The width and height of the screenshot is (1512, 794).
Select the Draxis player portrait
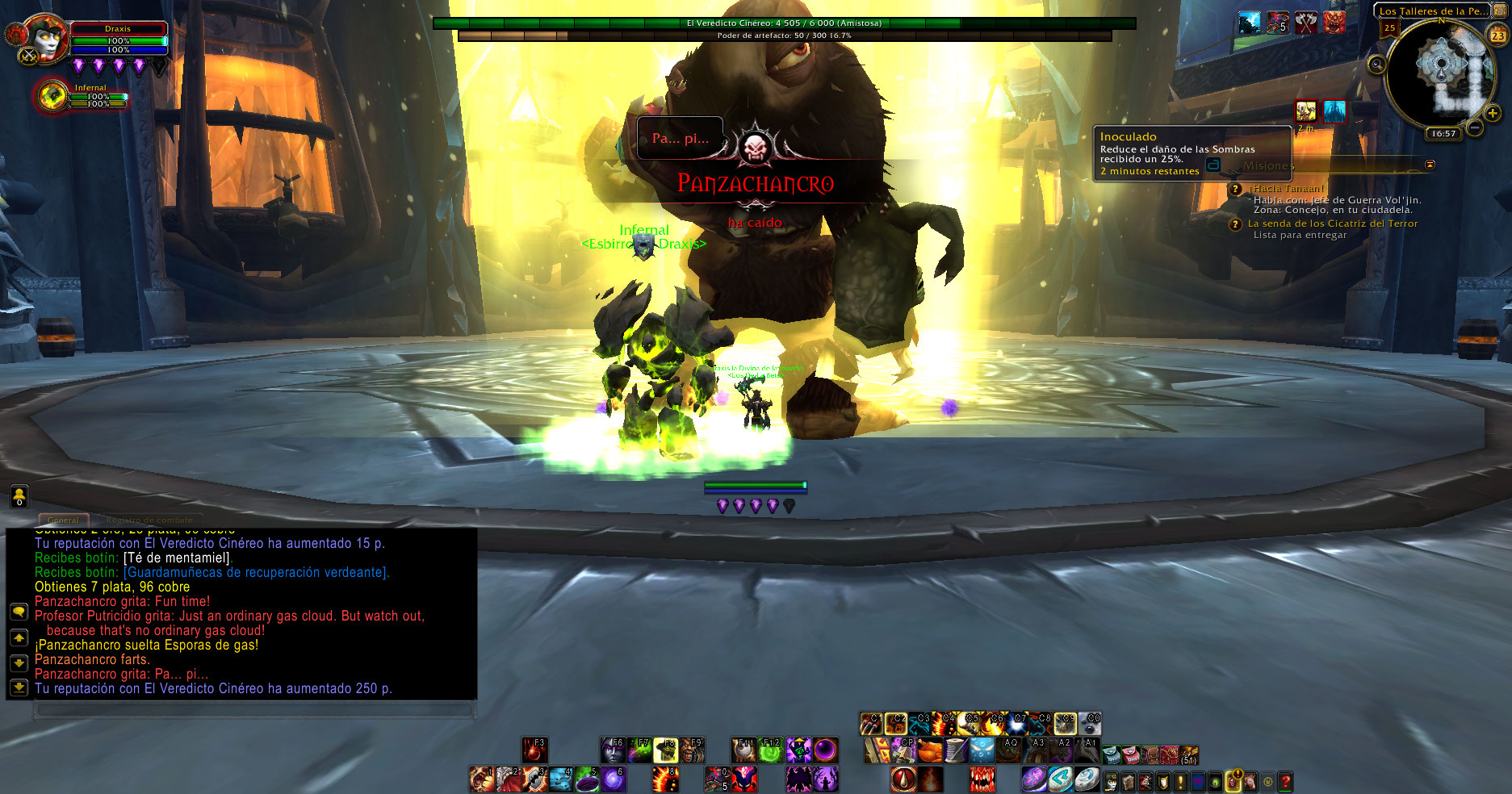pyautogui.click(x=46, y=39)
